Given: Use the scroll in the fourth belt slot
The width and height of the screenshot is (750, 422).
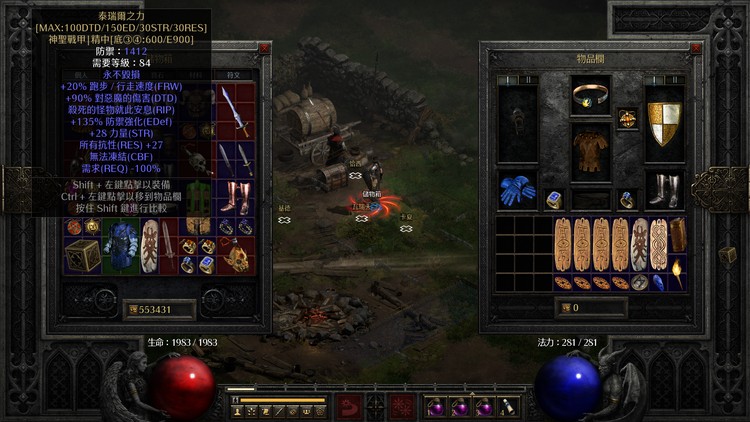Looking at the screenshot, I should [x=507, y=407].
